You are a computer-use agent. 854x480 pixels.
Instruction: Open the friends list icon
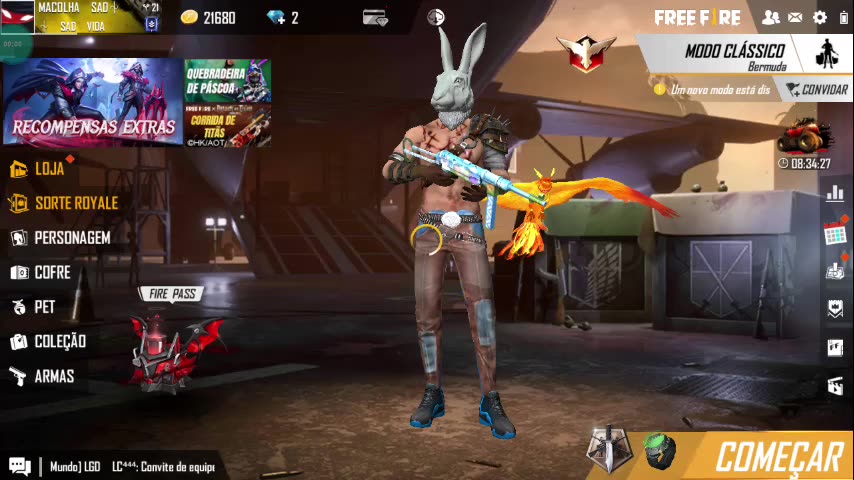pos(770,17)
